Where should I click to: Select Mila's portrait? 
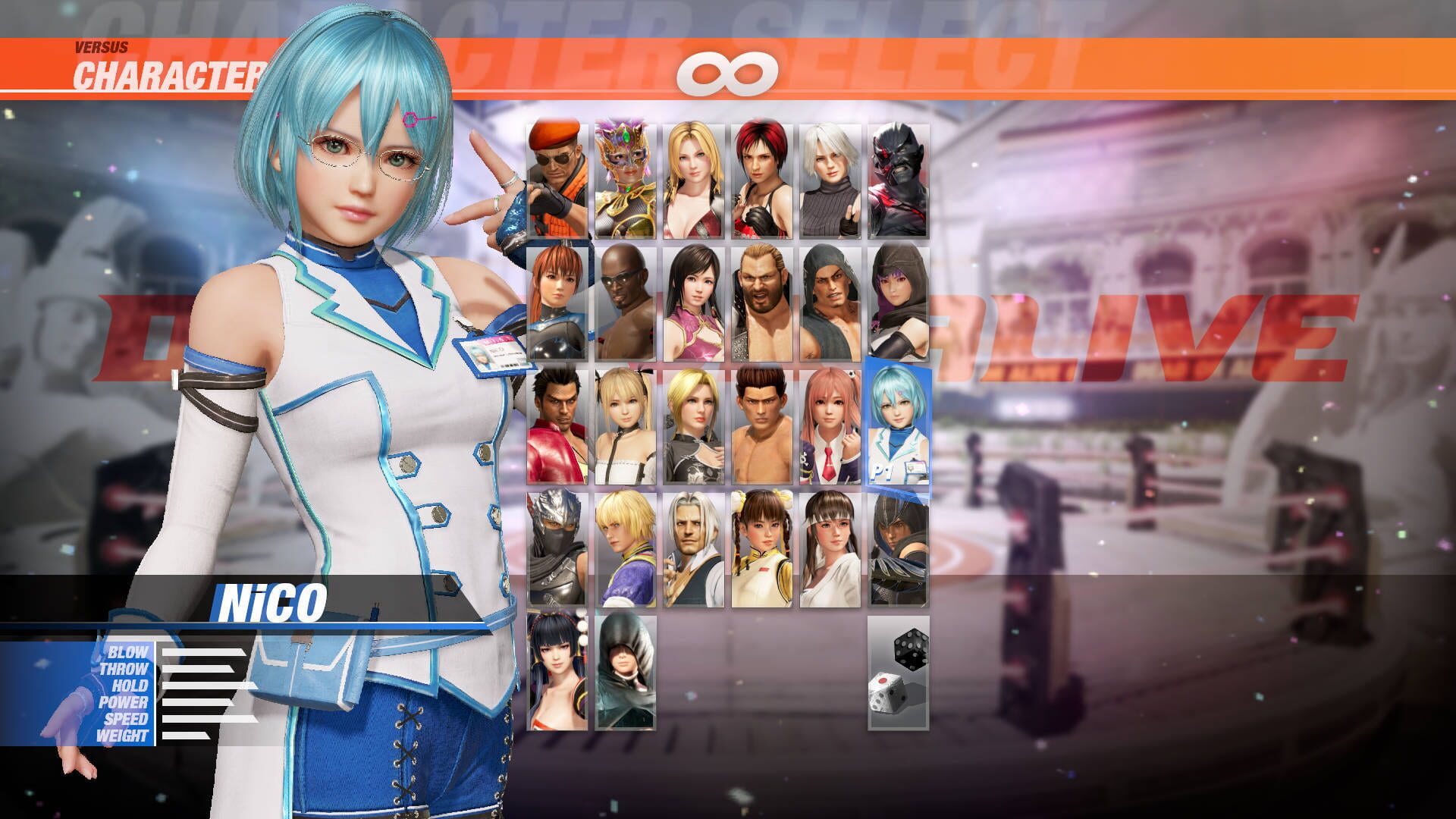coord(761,174)
